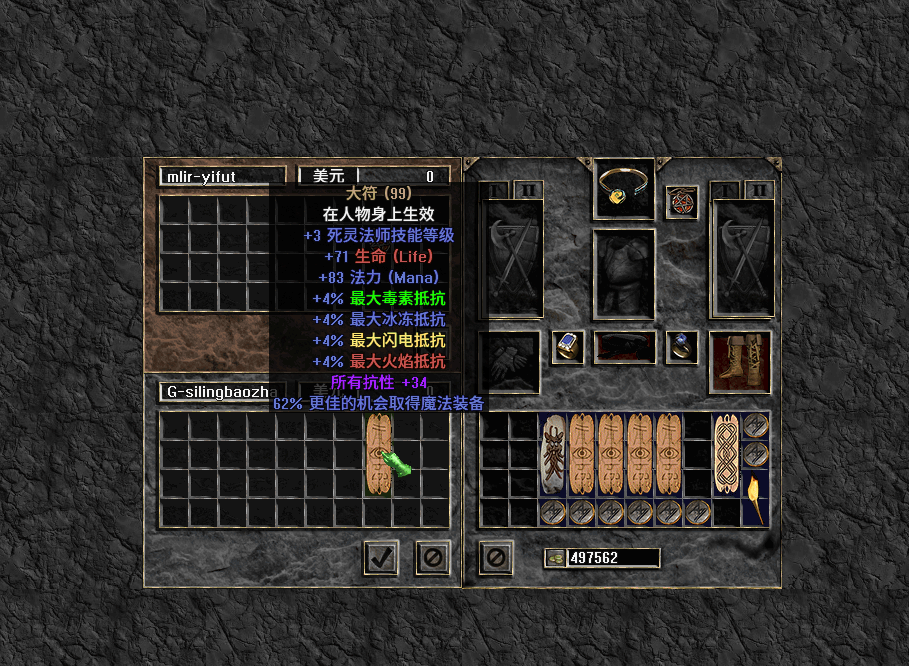Pick up the flaming torch charm
909x666 pixels.
[755, 499]
